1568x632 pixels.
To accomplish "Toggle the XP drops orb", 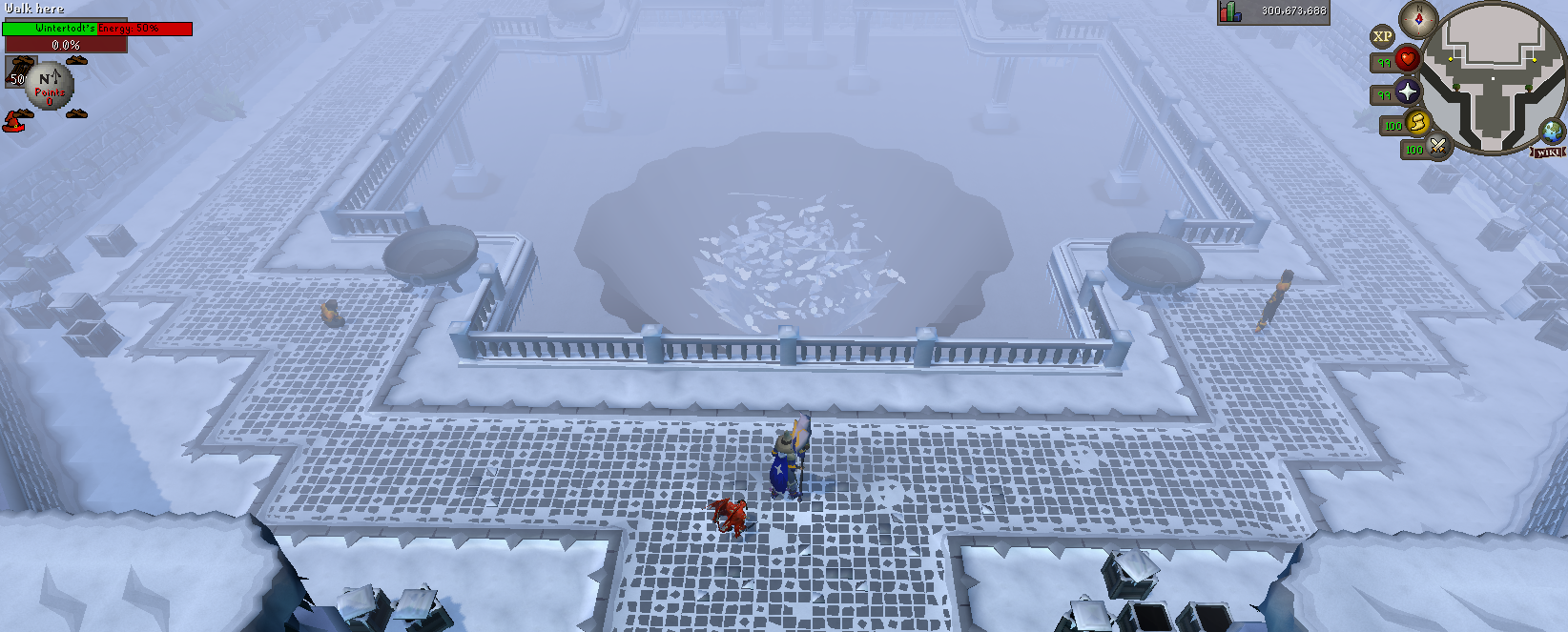I will click(1382, 37).
